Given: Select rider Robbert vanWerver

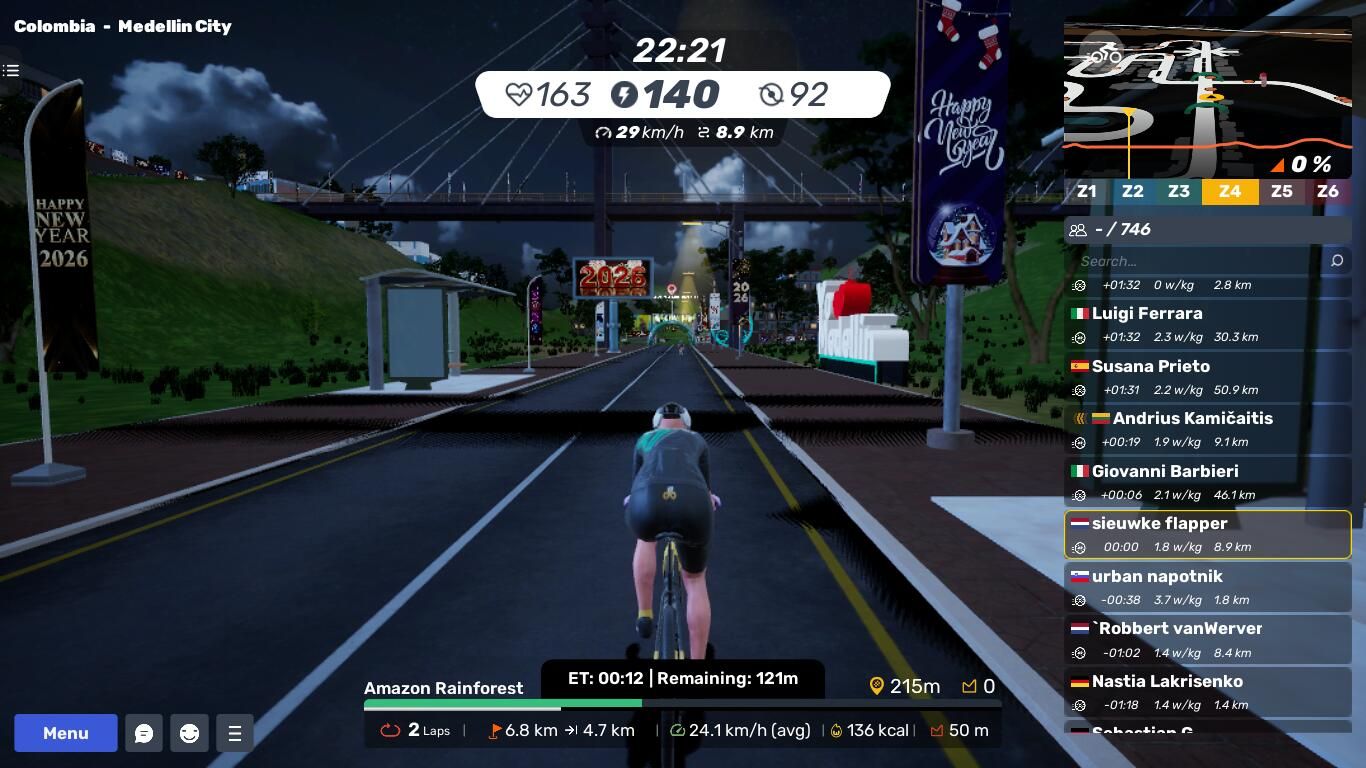Looking at the screenshot, I should [1207, 639].
